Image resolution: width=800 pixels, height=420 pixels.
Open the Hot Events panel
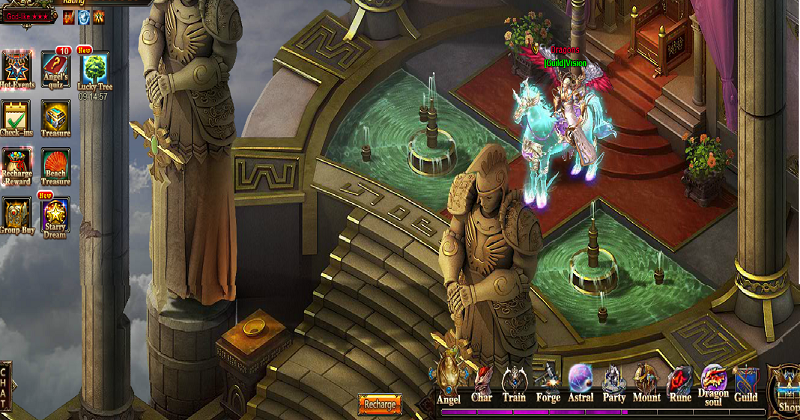pos(17,68)
